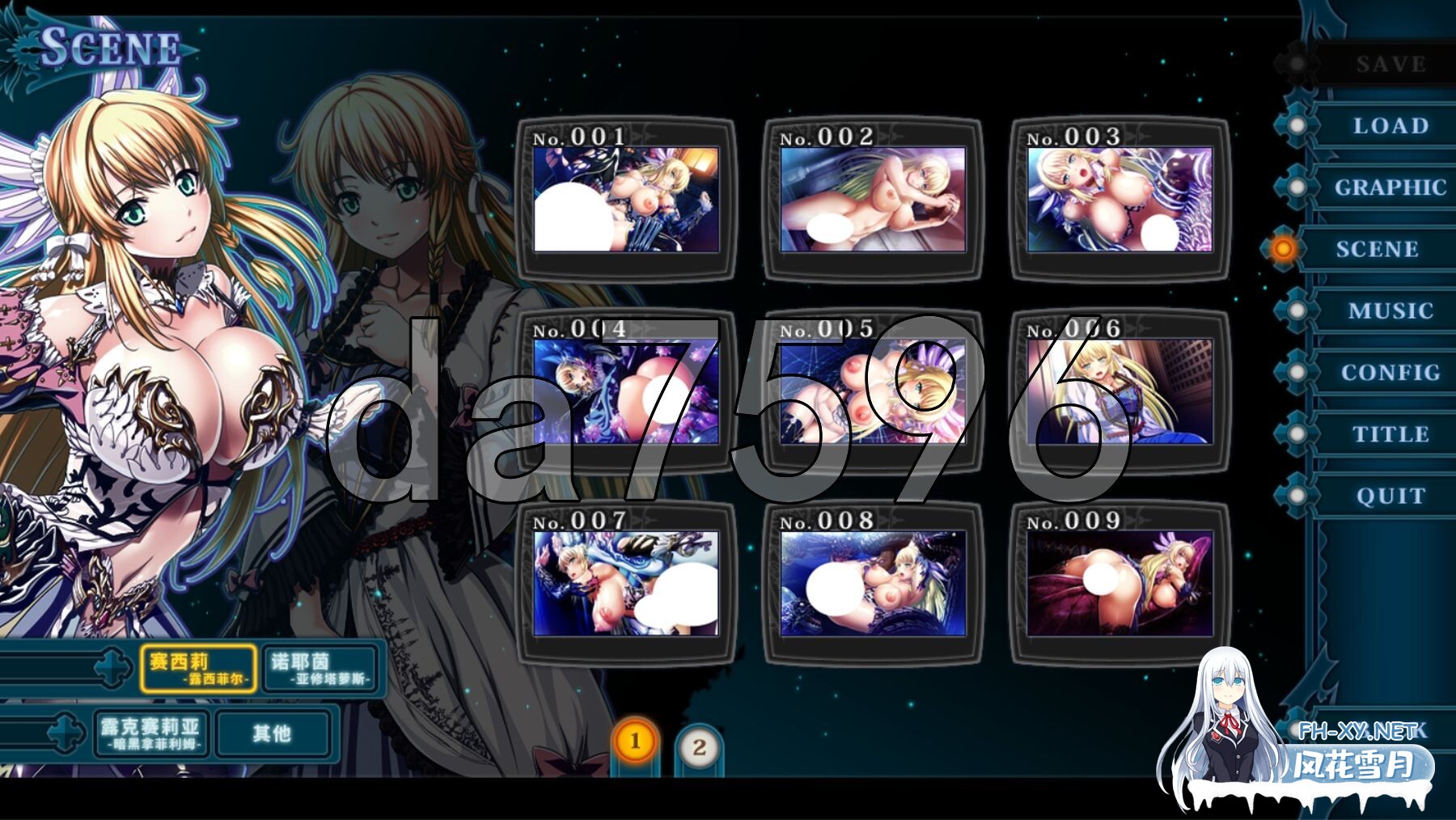This screenshot has height=820, width=1456.
Task: Select scene thumbnail No.001
Action: [x=625, y=199]
